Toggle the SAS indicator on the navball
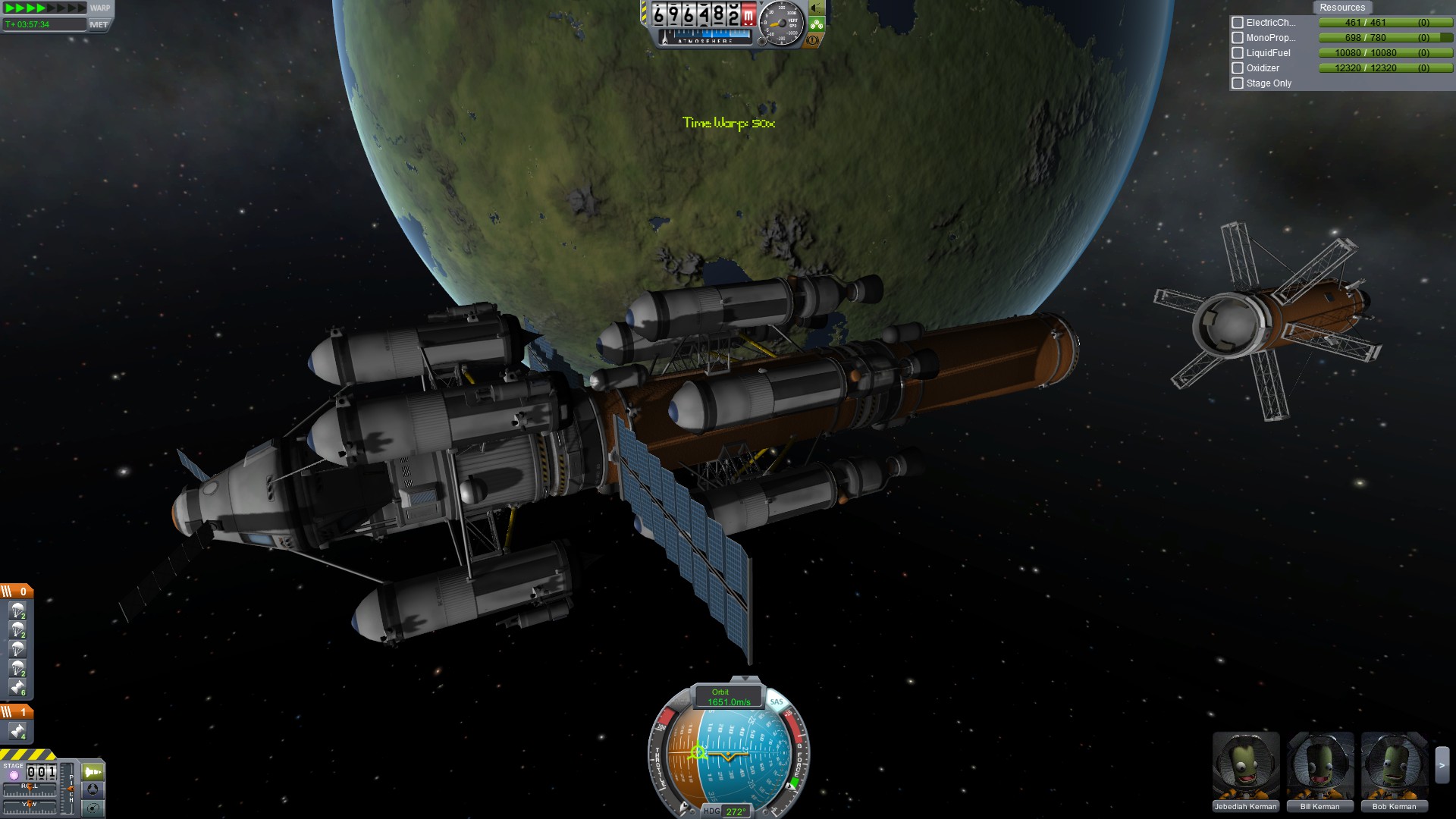 [776, 701]
